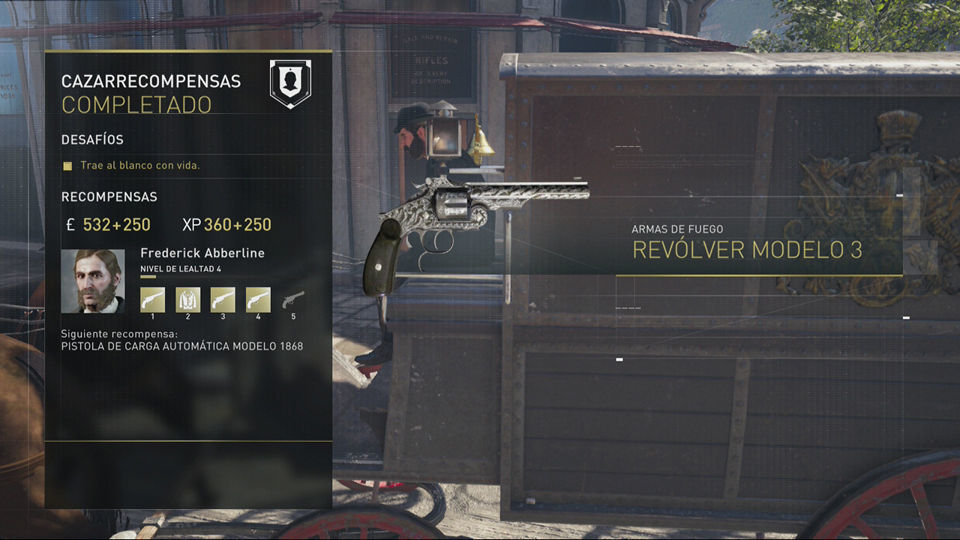
Task: Select the loyalty level 2 outfit reward
Action: 188,299
